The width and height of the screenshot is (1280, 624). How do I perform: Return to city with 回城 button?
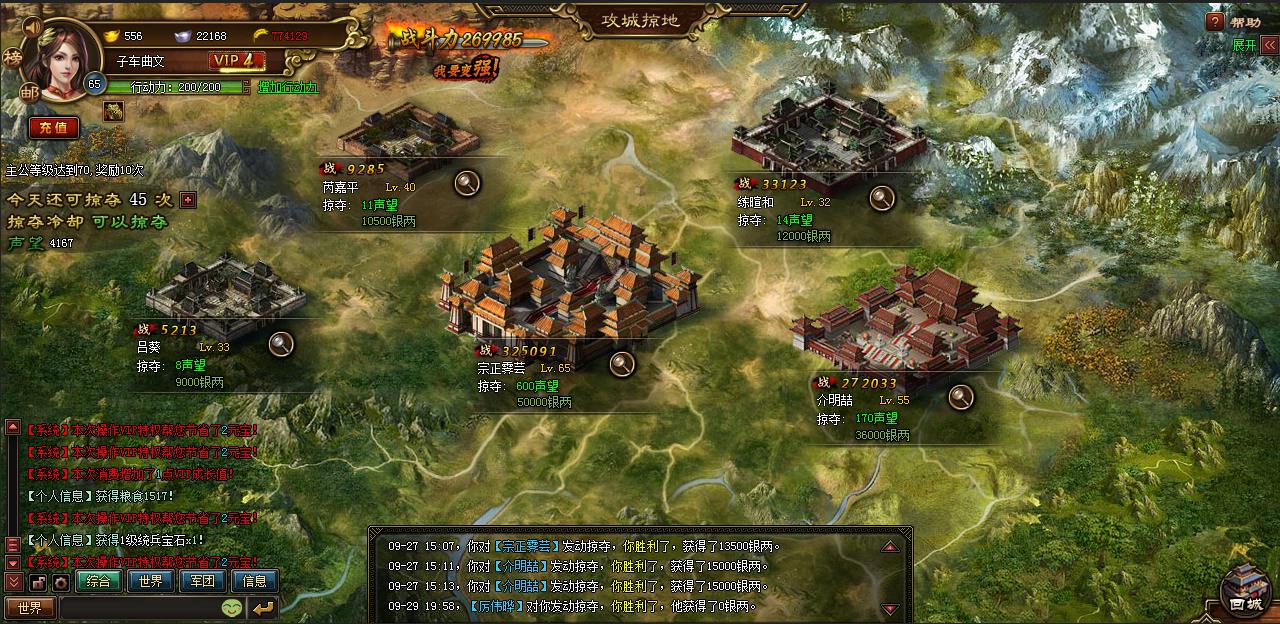pyautogui.click(x=1246, y=592)
